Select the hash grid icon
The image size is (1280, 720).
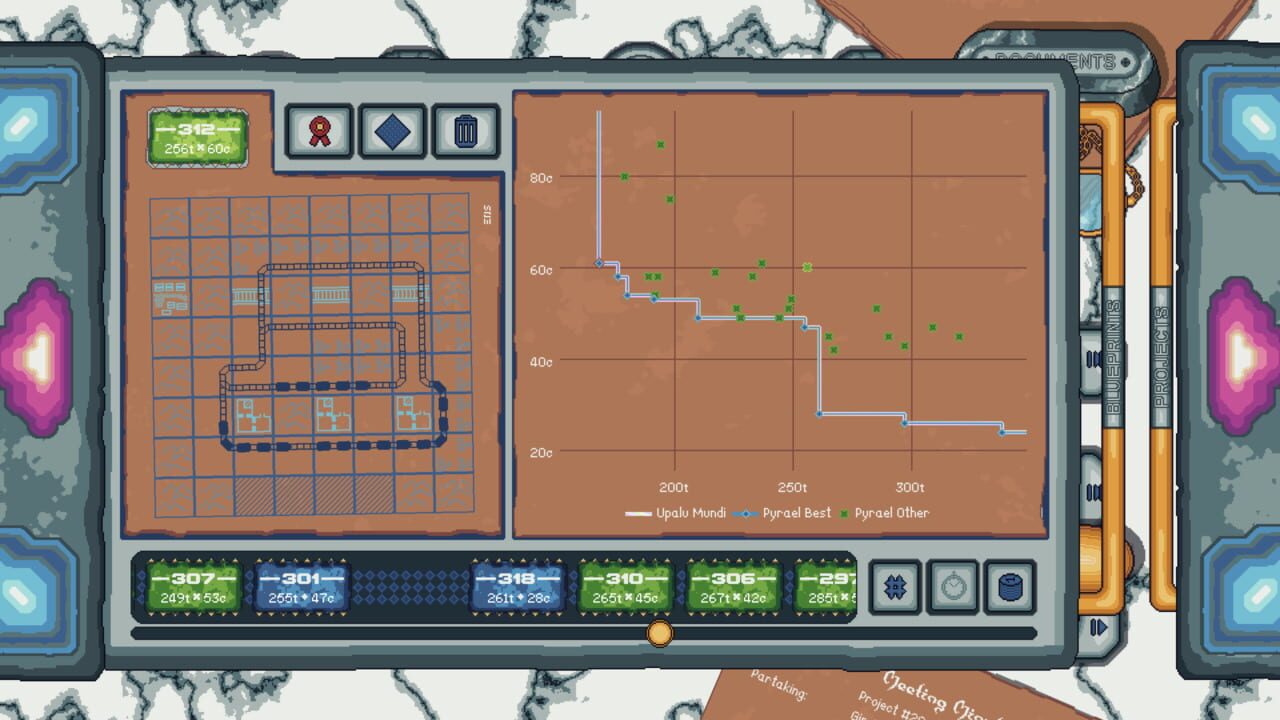[895, 589]
